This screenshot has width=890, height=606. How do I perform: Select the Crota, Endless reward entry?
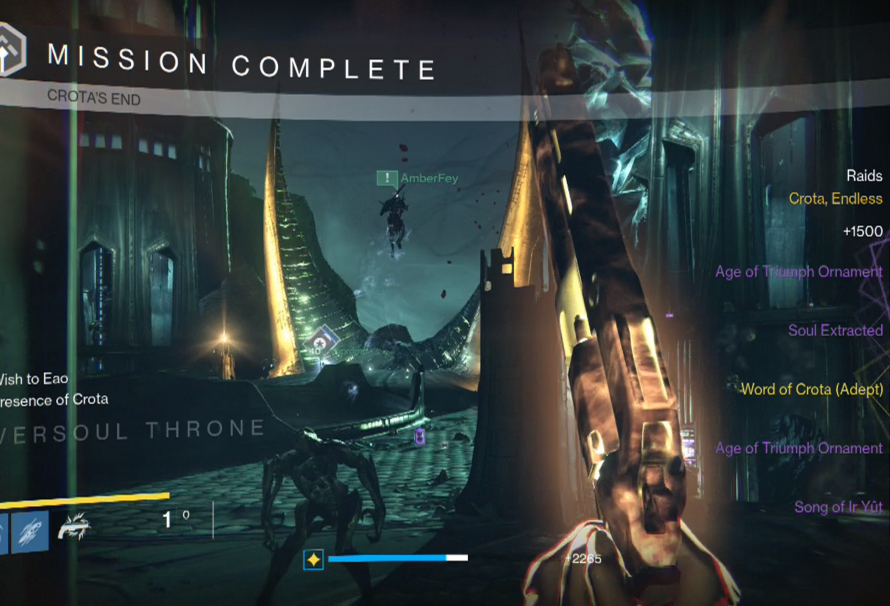coord(835,199)
